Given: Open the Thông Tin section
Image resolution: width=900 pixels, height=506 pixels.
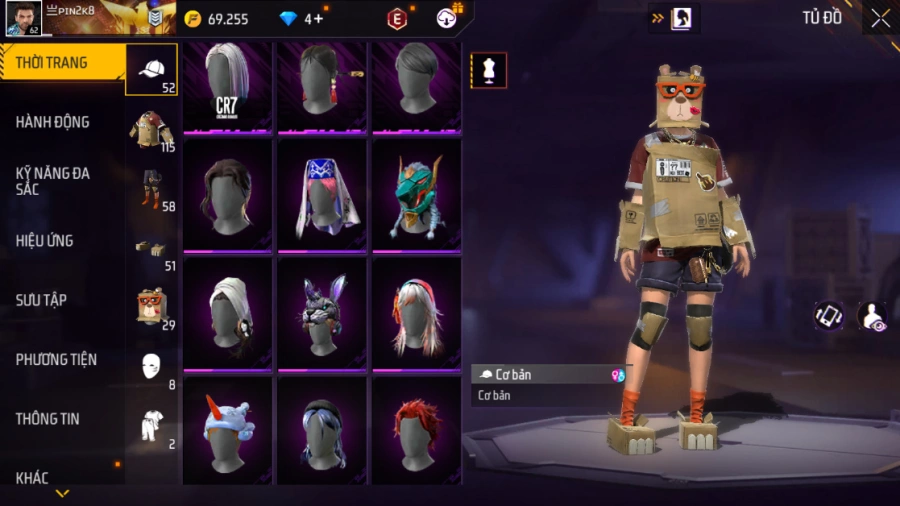Looking at the screenshot, I should (x=47, y=419).
